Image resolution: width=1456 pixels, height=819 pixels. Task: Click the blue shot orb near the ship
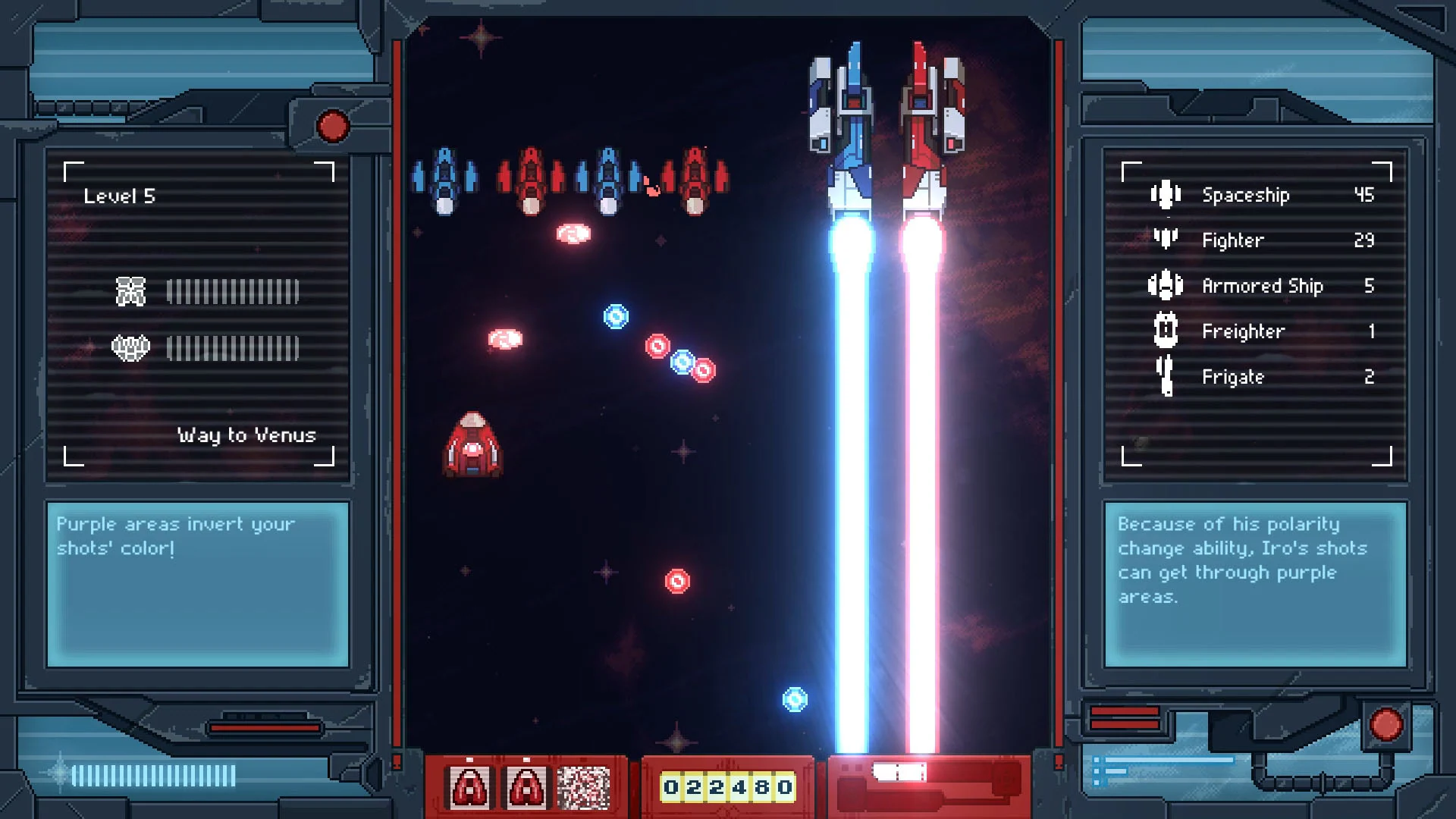[x=614, y=317]
